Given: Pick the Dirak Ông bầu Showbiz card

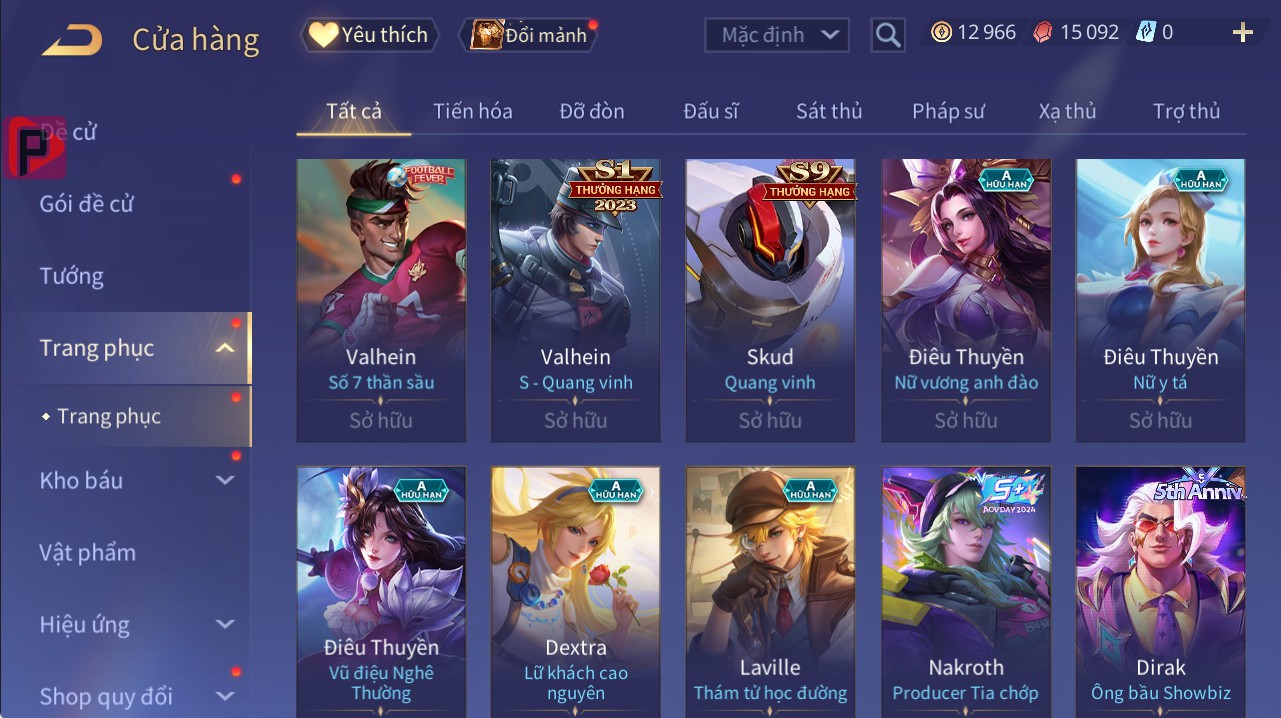Looking at the screenshot, I should click(1160, 590).
